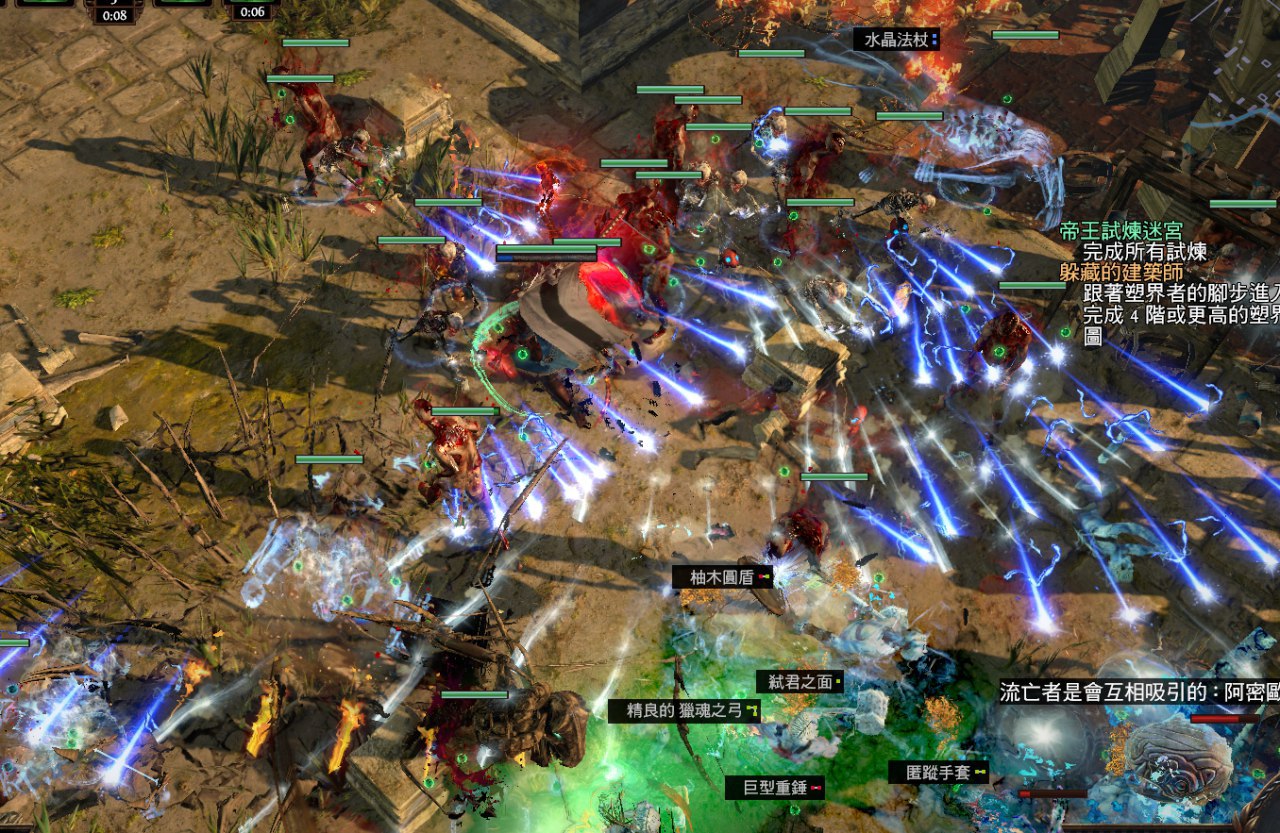Select the 弒君之面 item label
The height and width of the screenshot is (833, 1280).
click(800, 682)
